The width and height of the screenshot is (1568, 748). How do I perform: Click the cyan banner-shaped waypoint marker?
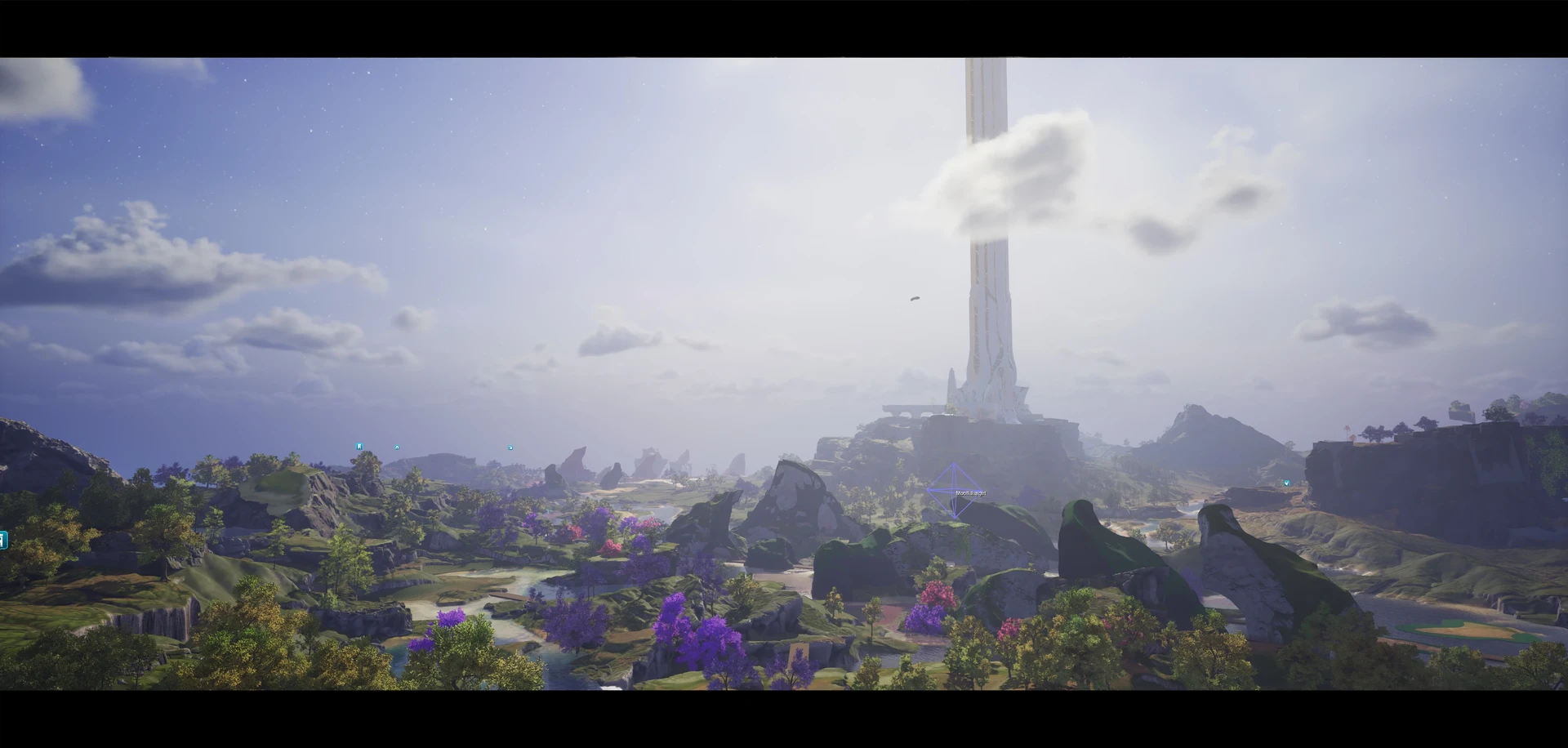(x=359, y=447)
